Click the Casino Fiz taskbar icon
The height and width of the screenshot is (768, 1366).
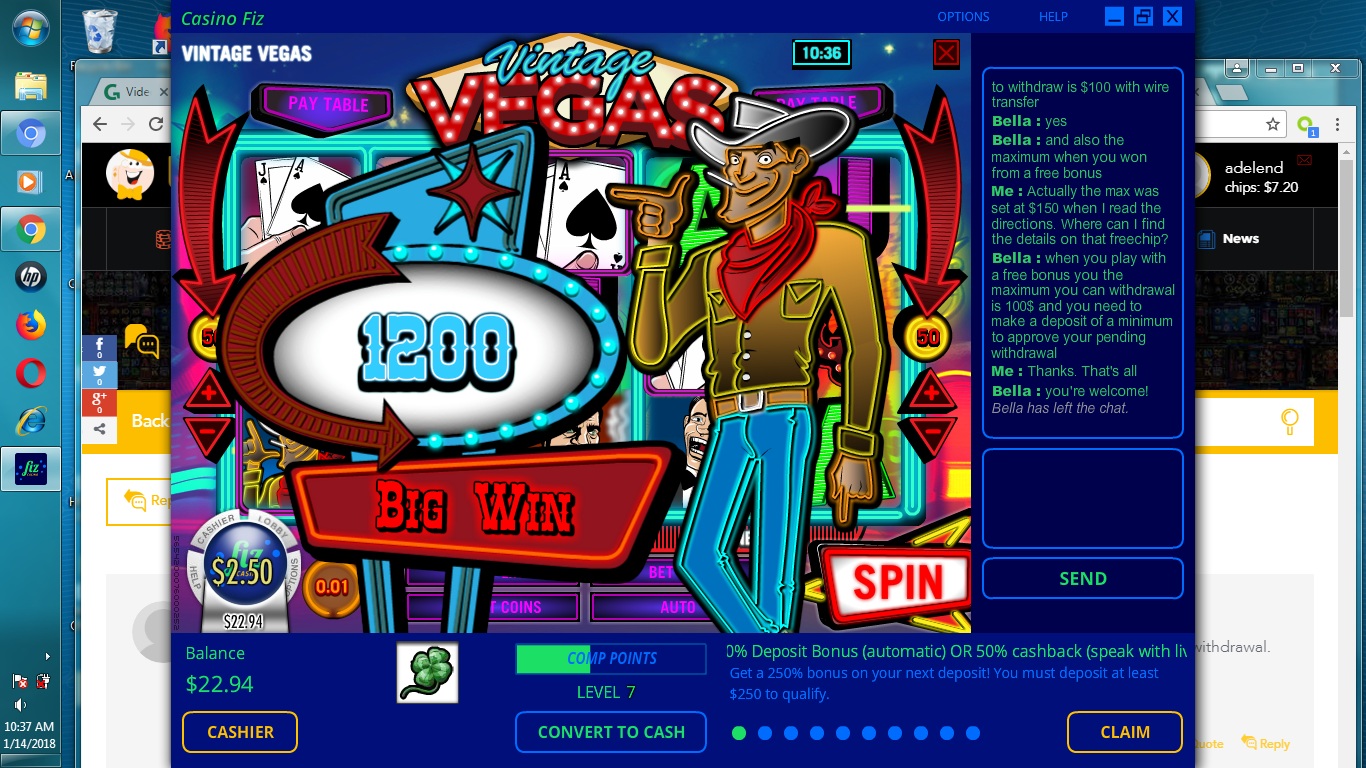coord(30,468)
